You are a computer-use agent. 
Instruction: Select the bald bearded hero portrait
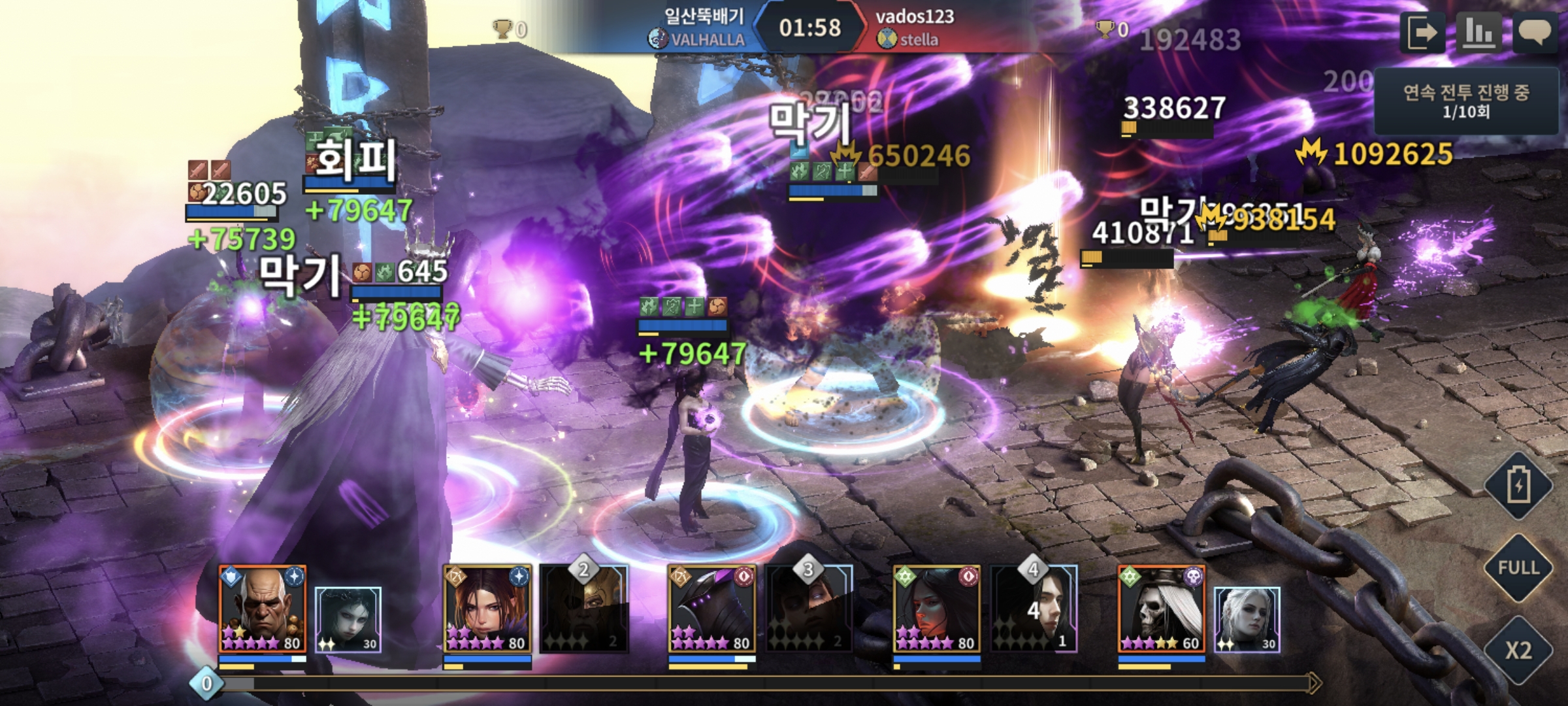coord(263,609)
